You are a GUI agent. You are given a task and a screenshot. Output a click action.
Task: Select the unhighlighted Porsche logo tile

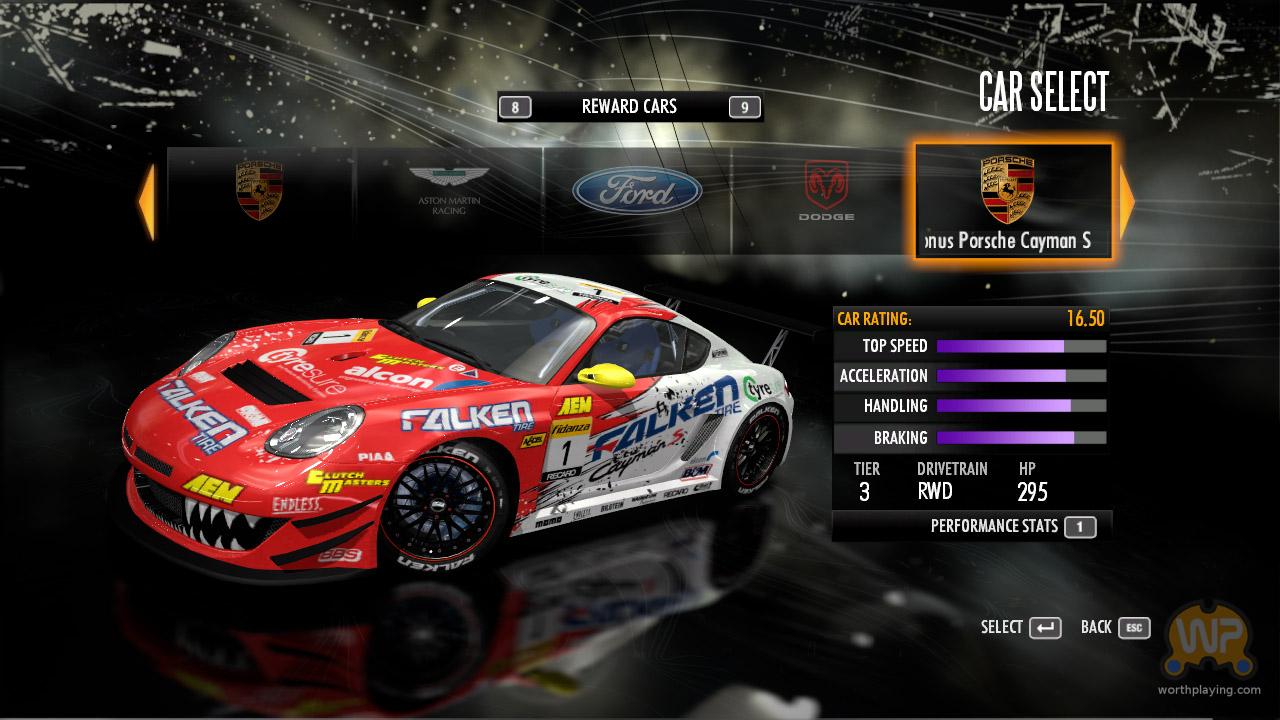(259, 192)
